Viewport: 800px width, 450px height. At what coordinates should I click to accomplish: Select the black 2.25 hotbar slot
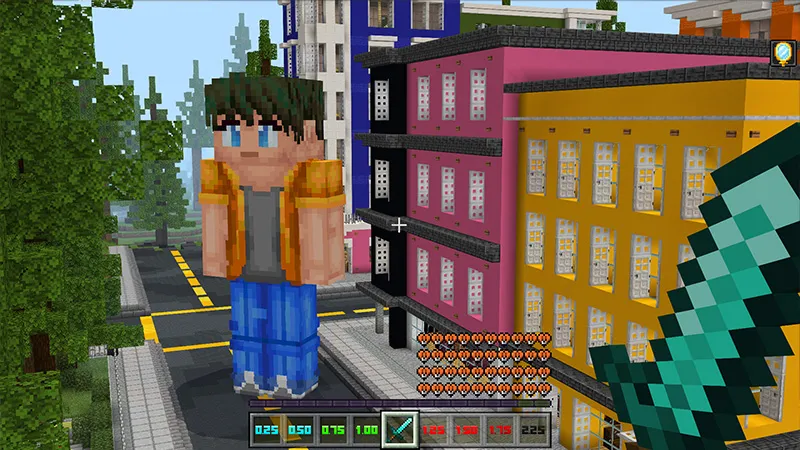(534, 430)
